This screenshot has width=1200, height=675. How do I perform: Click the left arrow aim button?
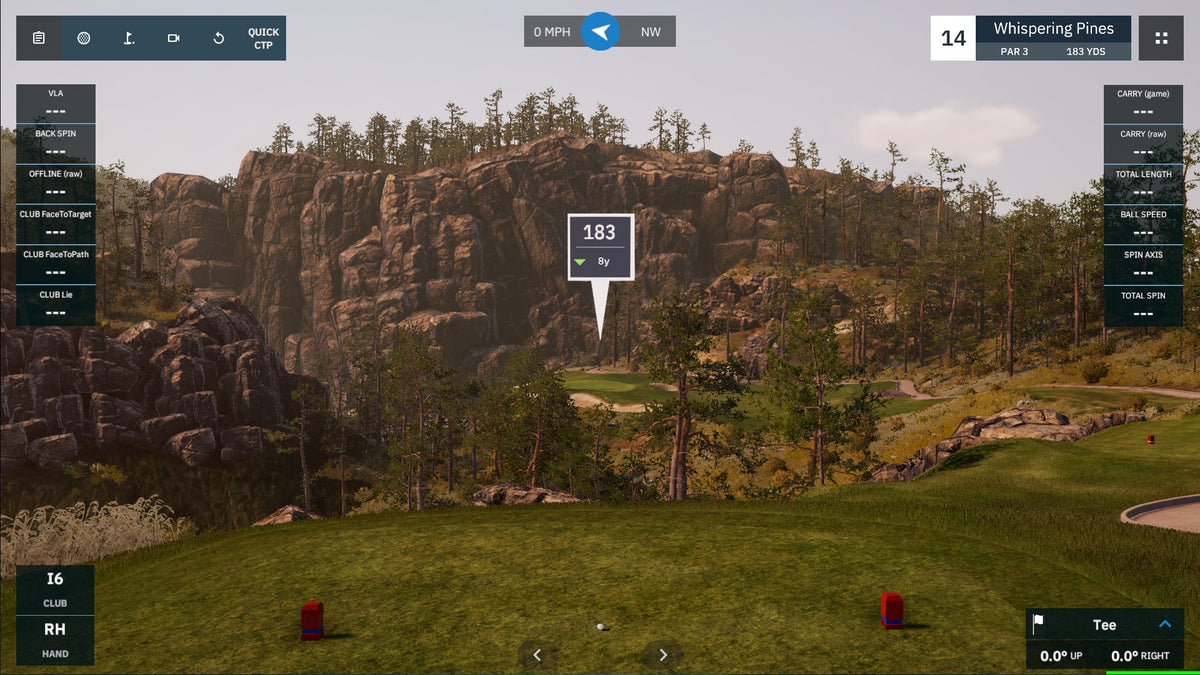point(537,655)
